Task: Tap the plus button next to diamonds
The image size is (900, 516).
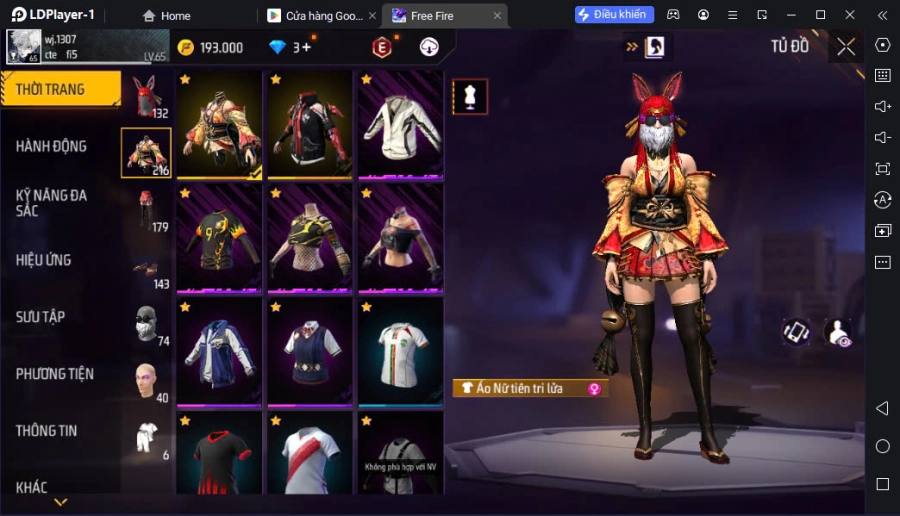Action: 306,47
